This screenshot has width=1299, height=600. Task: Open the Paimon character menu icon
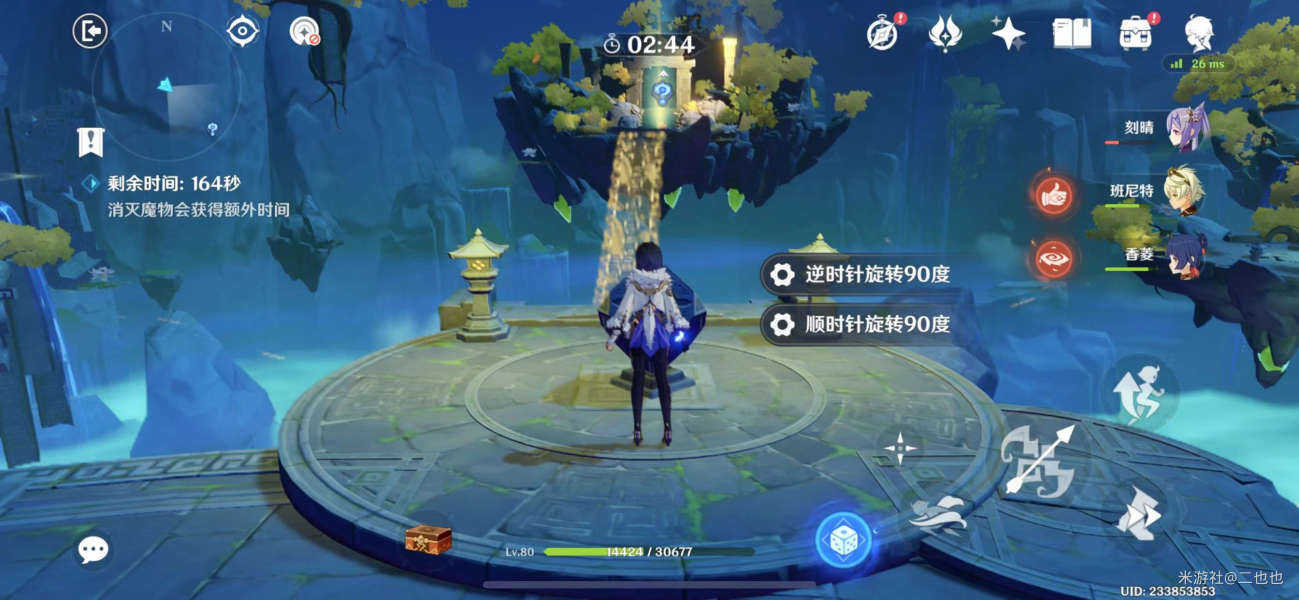(x=1199, y=34)
